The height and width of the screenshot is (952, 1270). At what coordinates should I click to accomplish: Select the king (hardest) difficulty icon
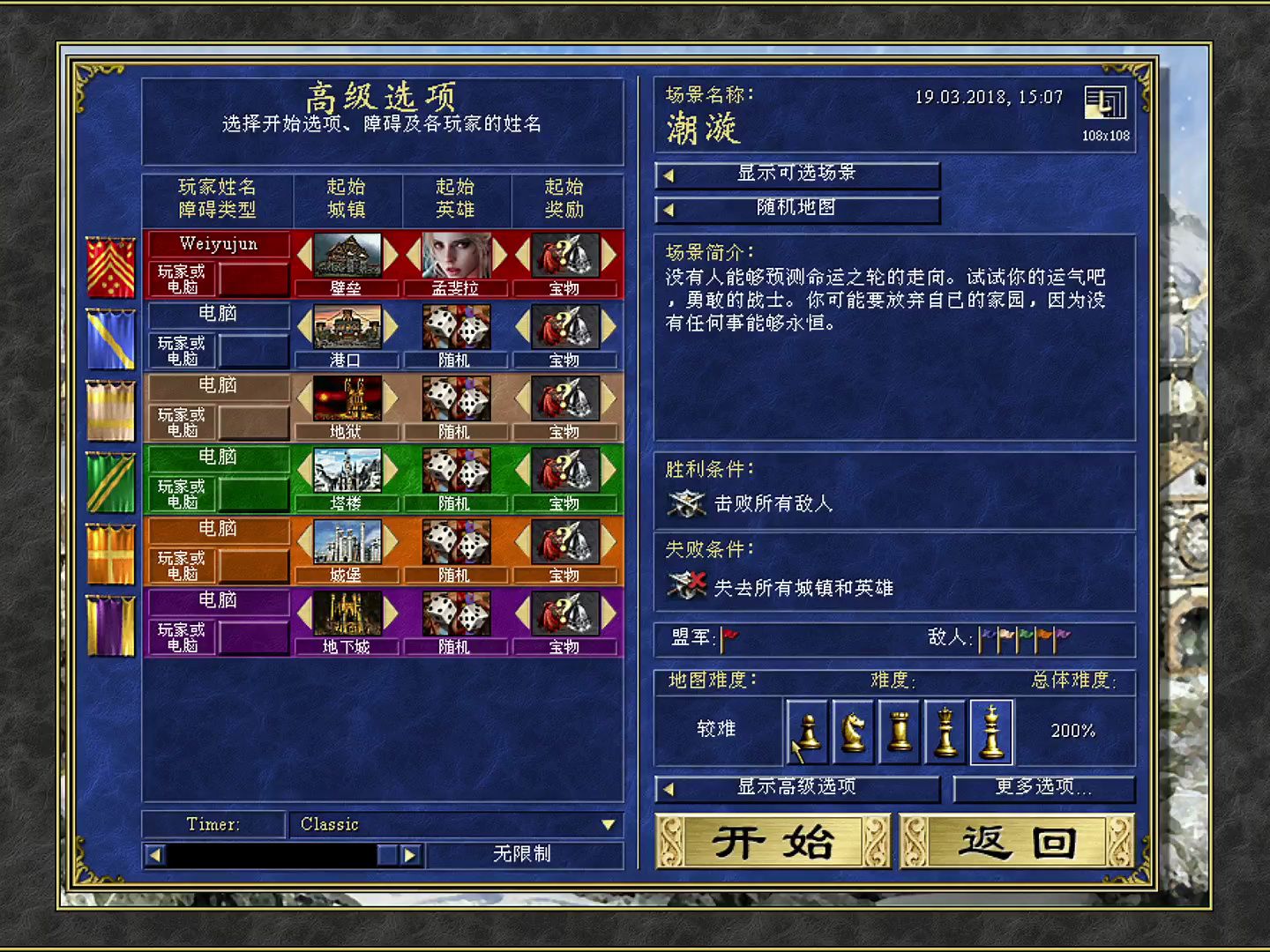click(x=991, y=731)
